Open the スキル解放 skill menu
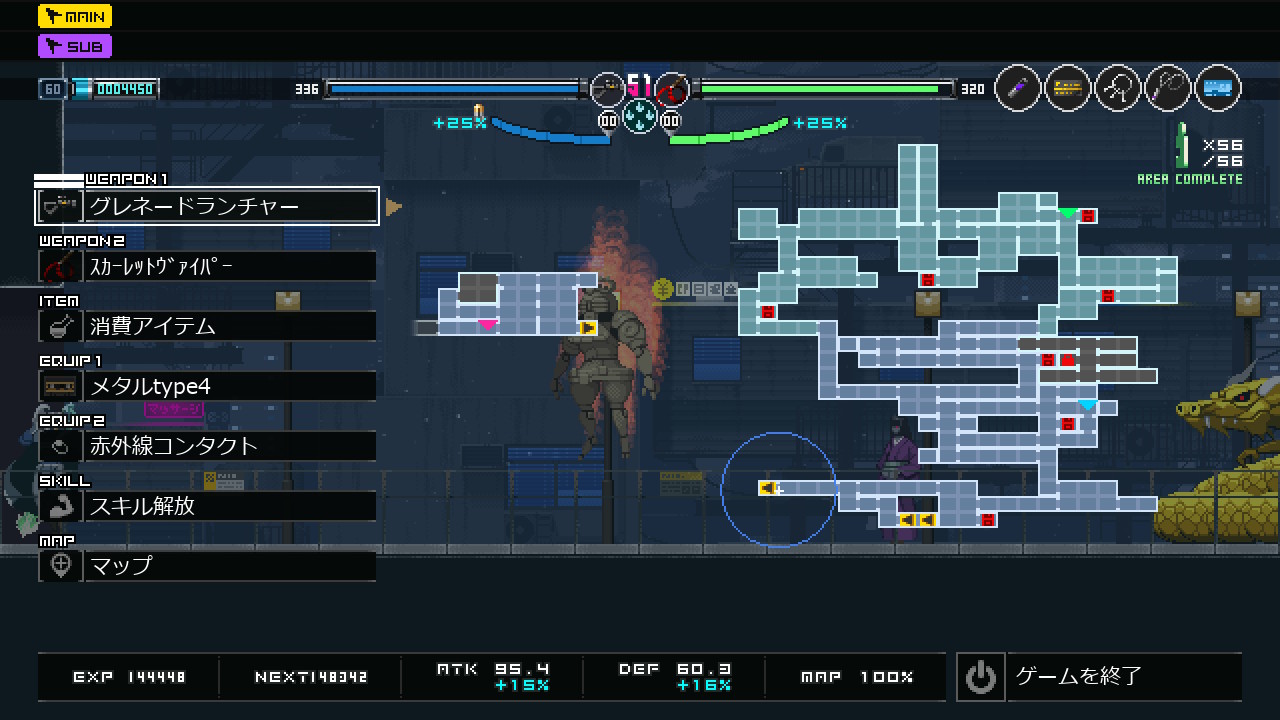 pyautogui.click(x=207, y=506)
